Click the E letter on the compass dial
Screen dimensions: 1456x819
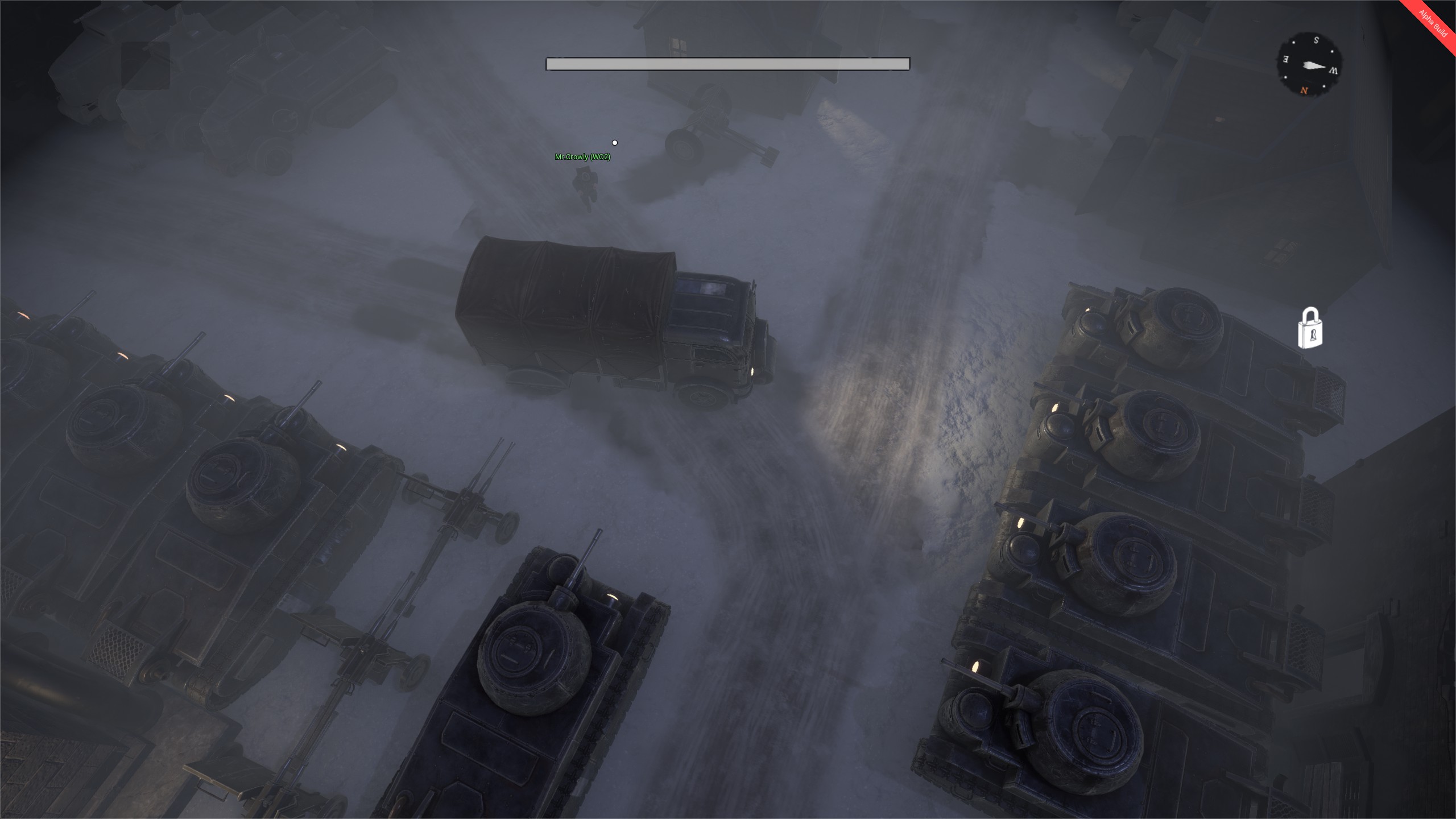(1285, 59)
